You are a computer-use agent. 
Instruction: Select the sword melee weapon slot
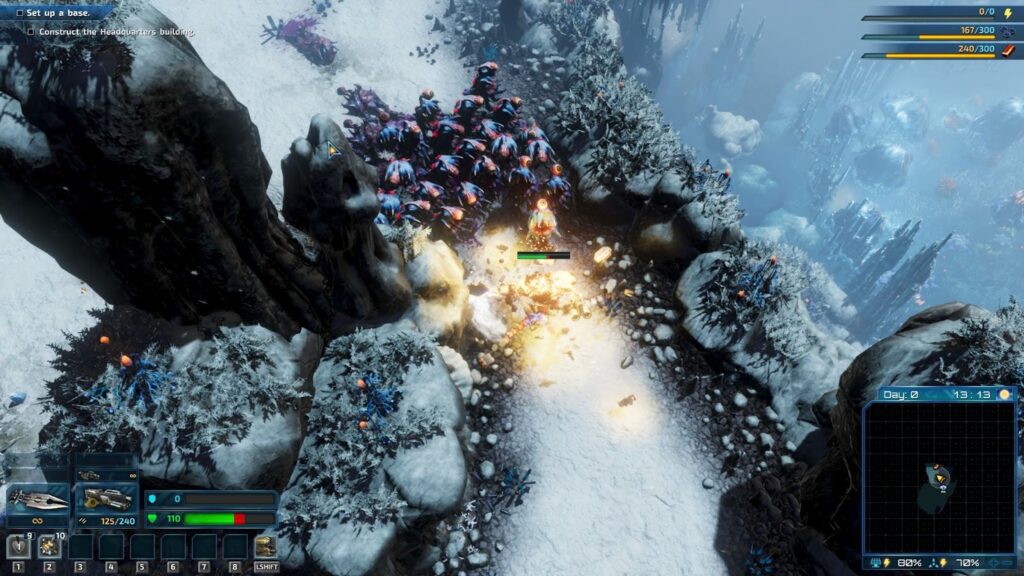pos(38,499)
